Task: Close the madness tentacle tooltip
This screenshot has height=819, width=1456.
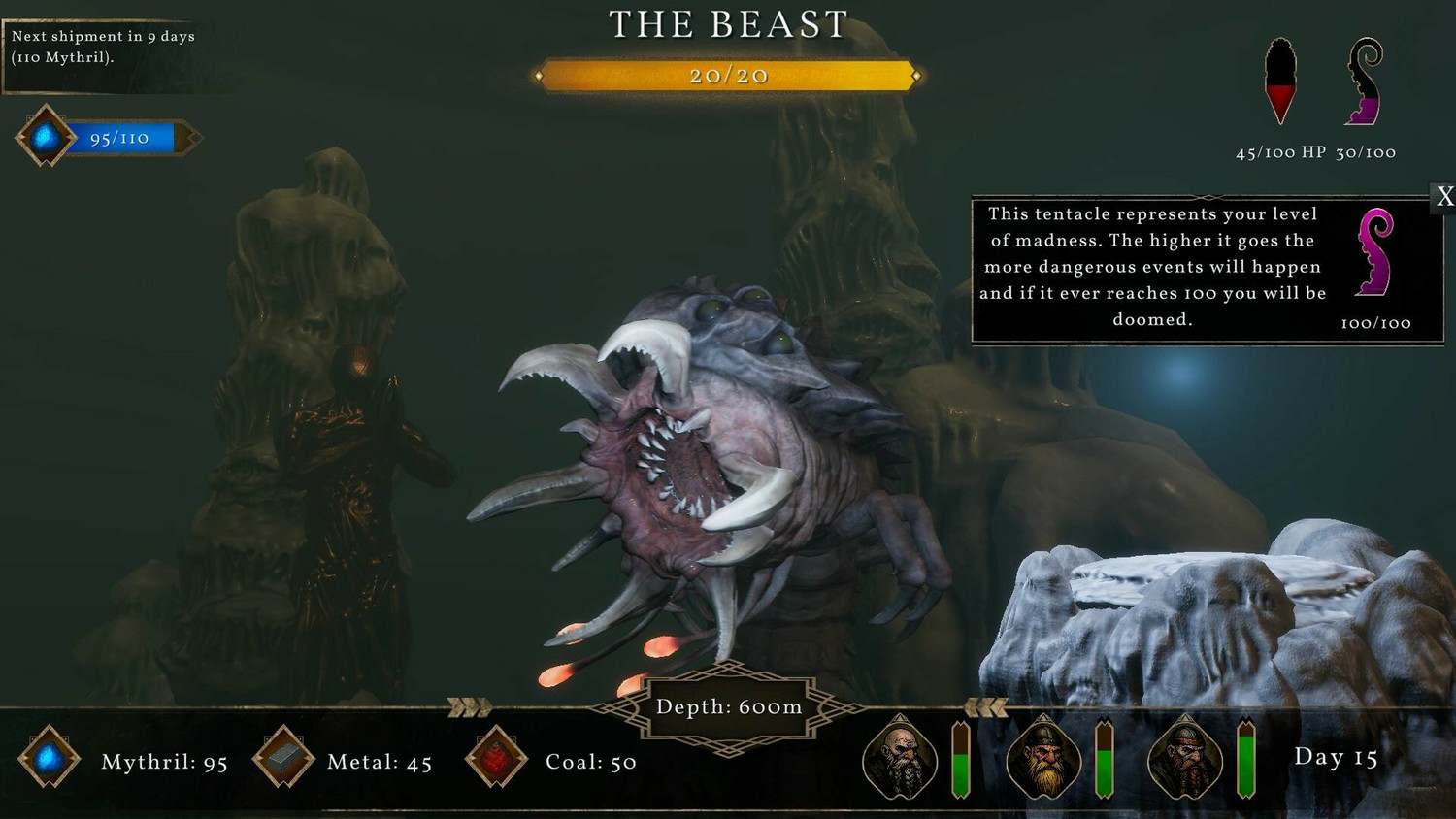Action: tap(1444, 197)
